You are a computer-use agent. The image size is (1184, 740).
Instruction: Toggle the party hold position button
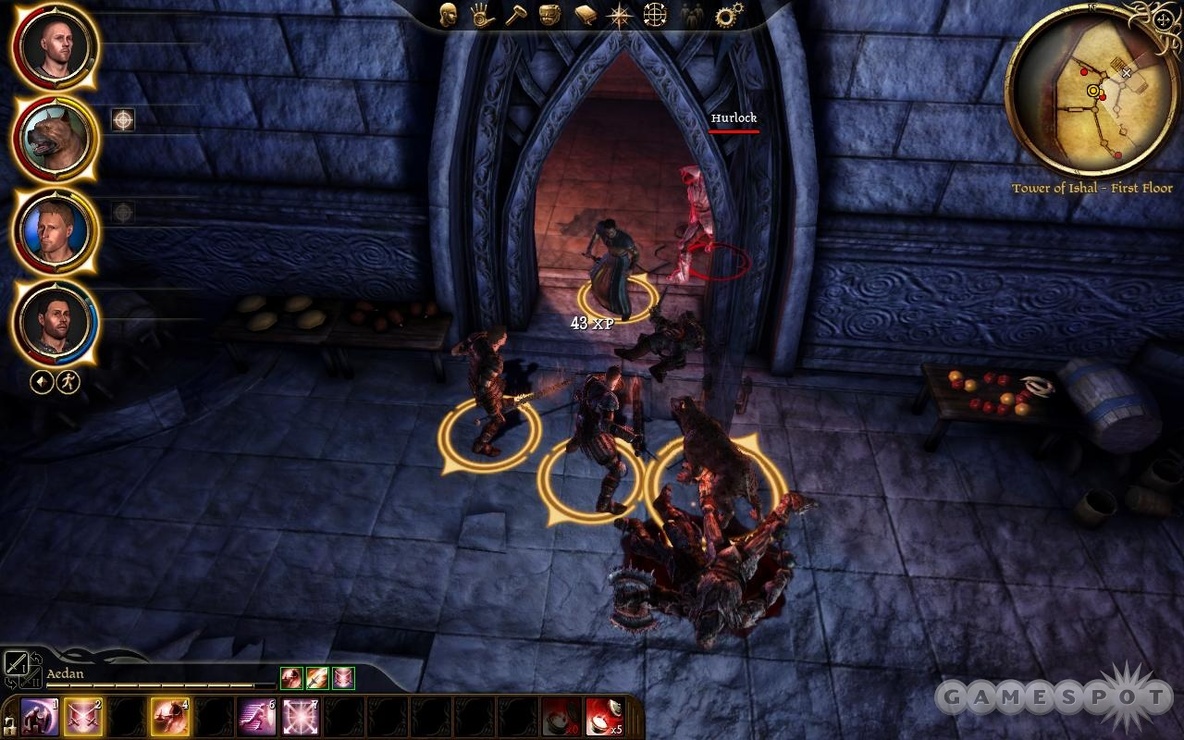coord(41,382)
